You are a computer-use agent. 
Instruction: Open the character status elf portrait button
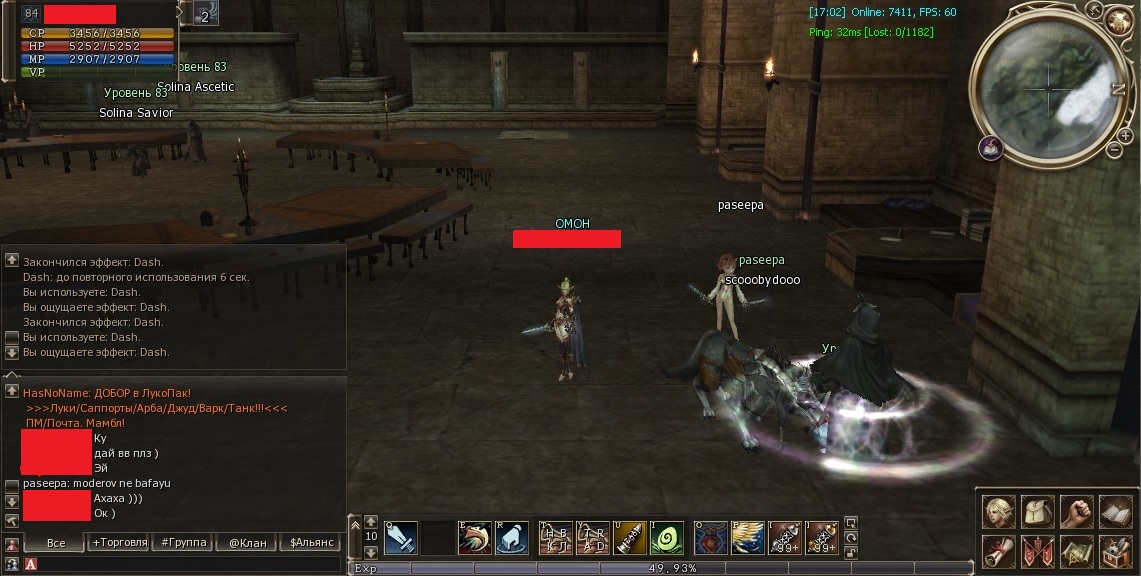tap(999, 513)
